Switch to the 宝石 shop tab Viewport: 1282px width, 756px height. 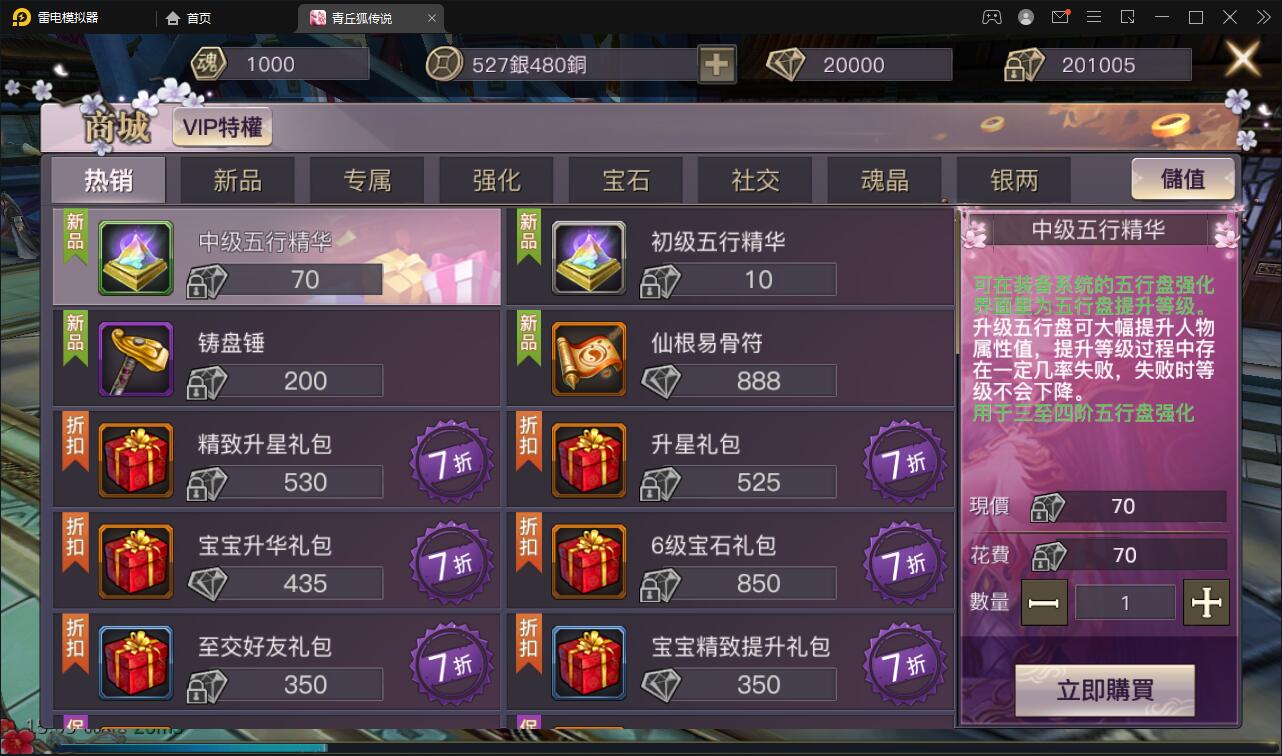point(626,179)
